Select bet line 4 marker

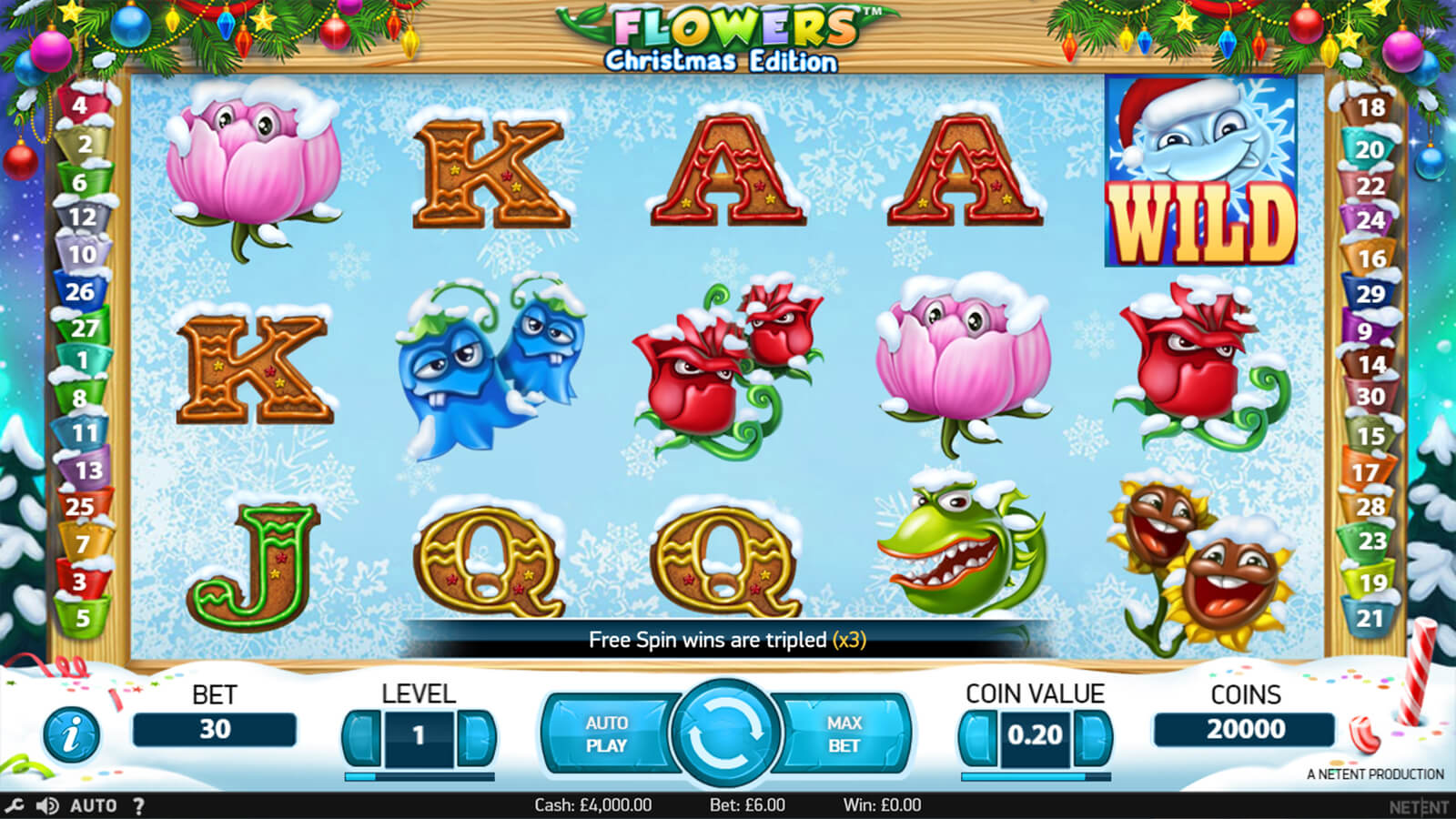[x=80, y=106]
